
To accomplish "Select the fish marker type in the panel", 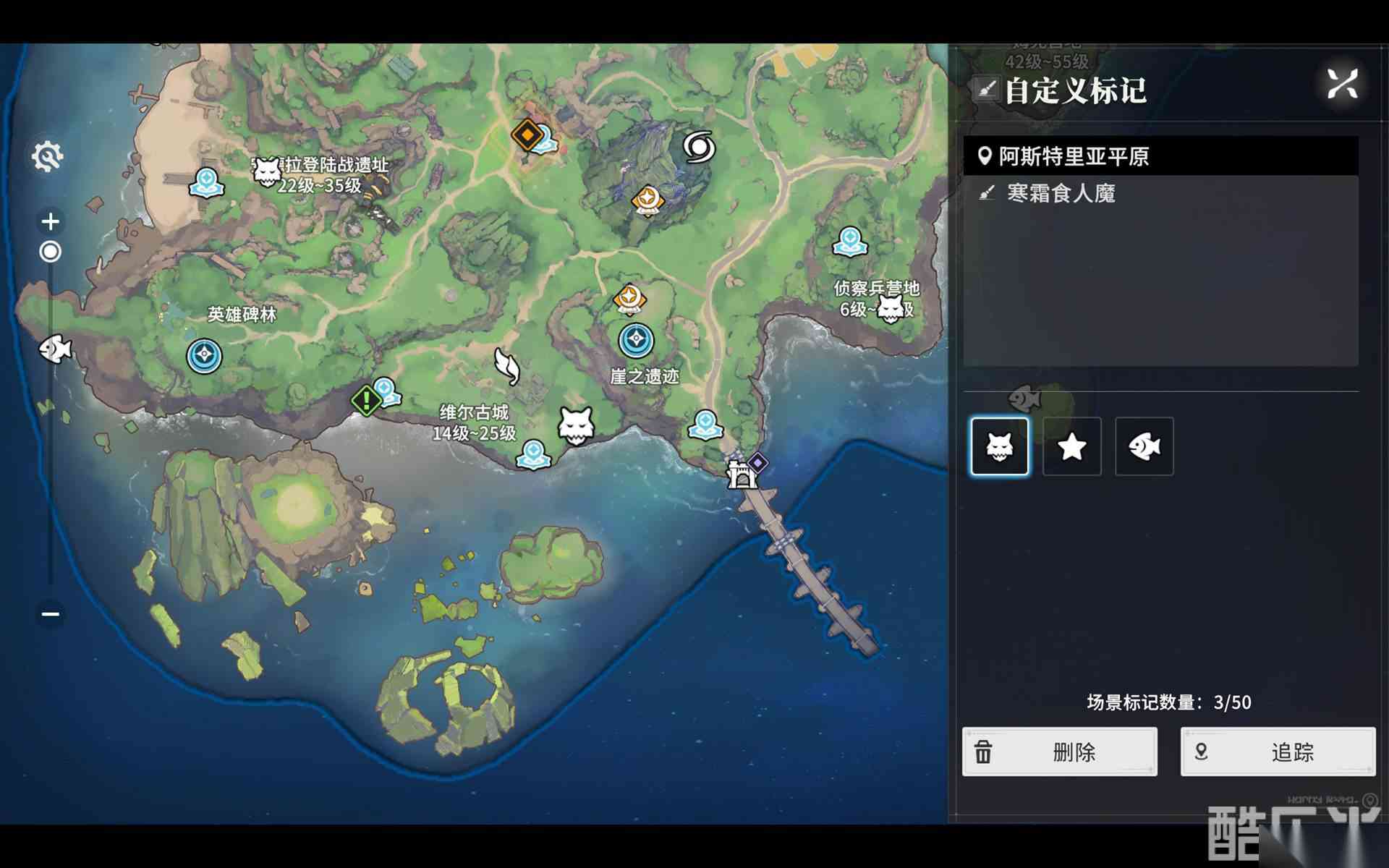I will [x=1143, y=446].
